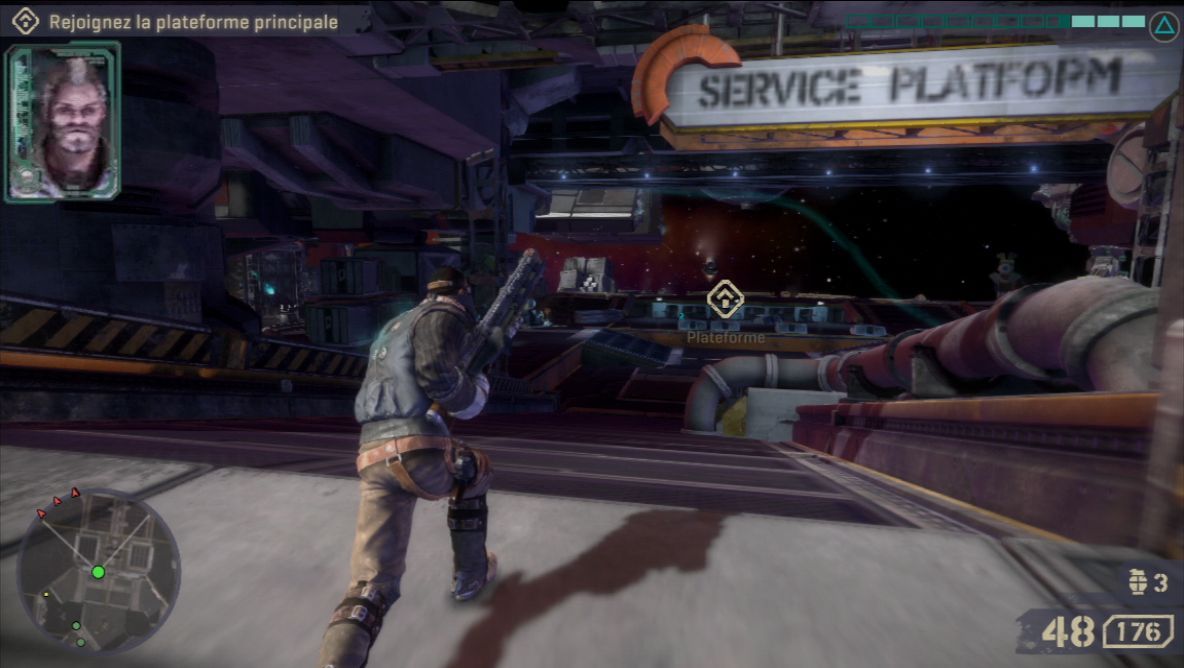Open the circular minimap

pyautogui.click(x=98, y=571)
